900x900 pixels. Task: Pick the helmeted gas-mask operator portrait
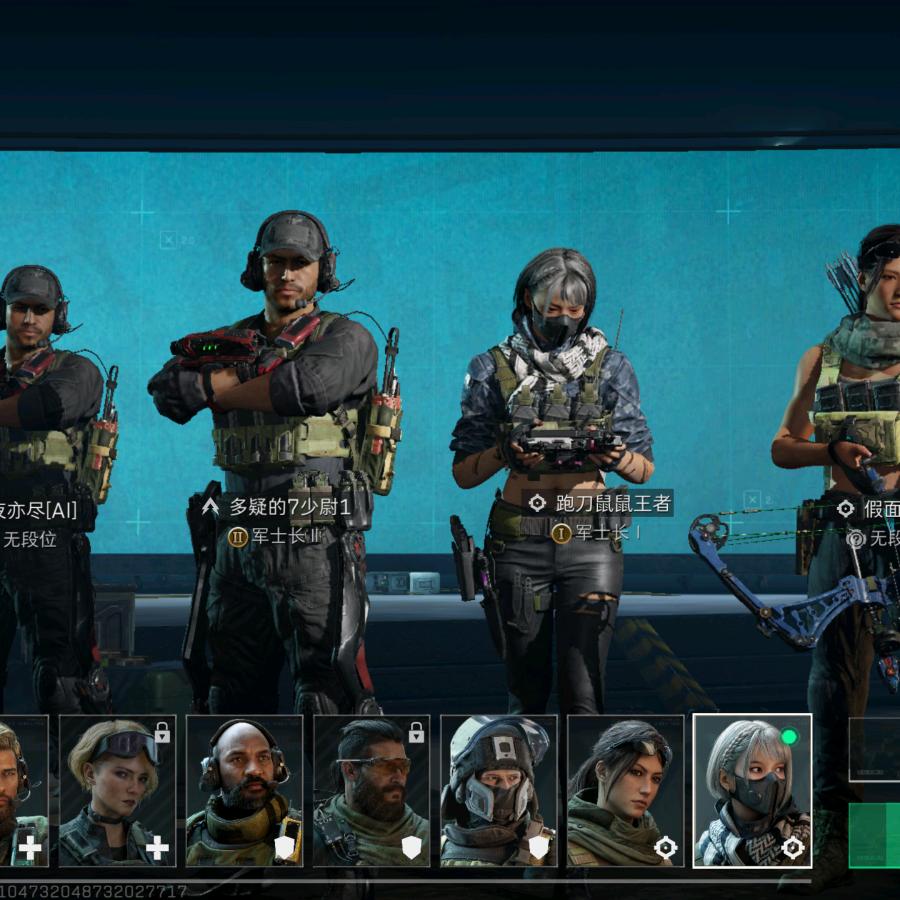(x=498, y=790)
